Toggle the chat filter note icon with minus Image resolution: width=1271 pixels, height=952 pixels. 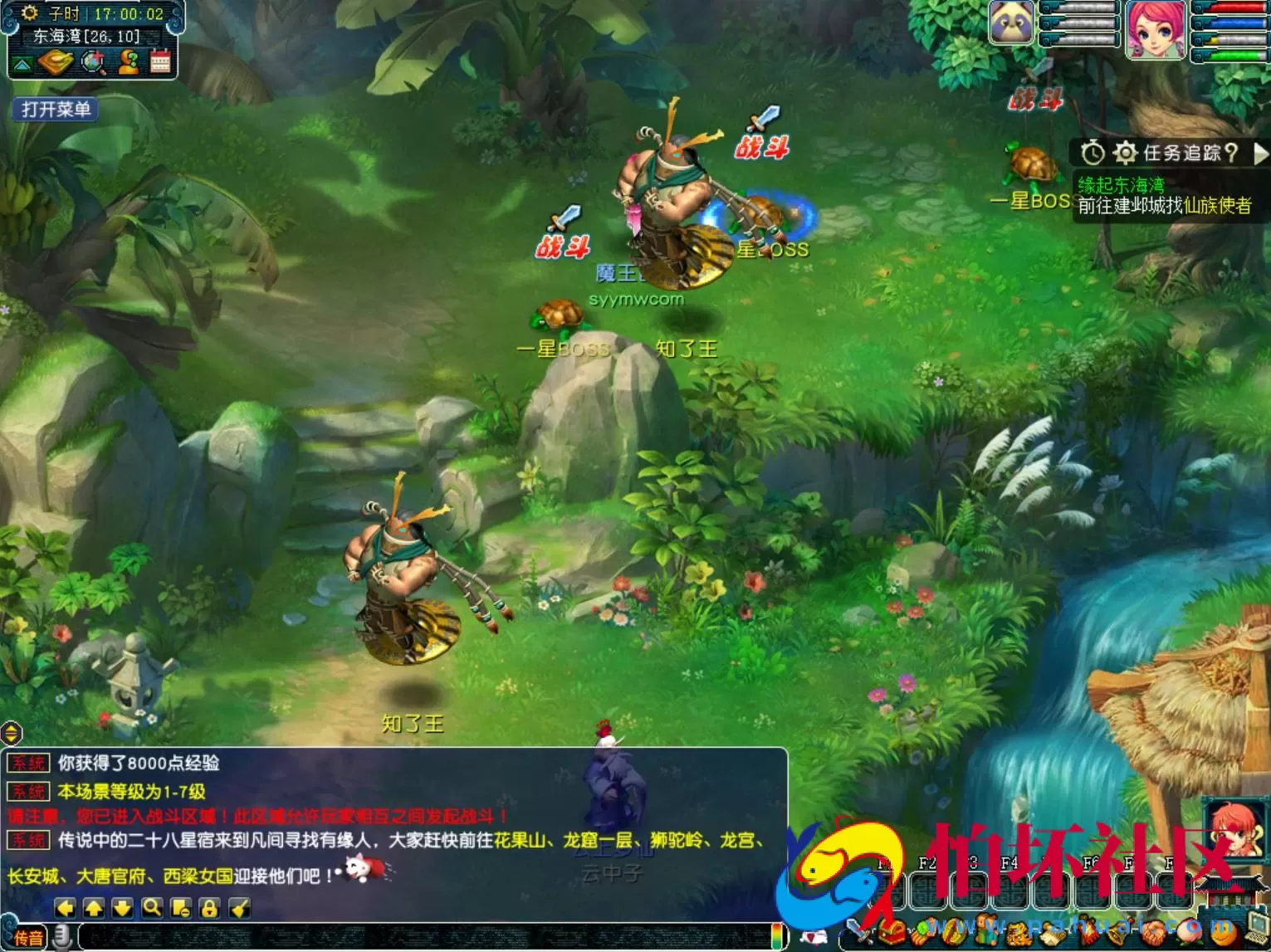[x=180, y=909]
